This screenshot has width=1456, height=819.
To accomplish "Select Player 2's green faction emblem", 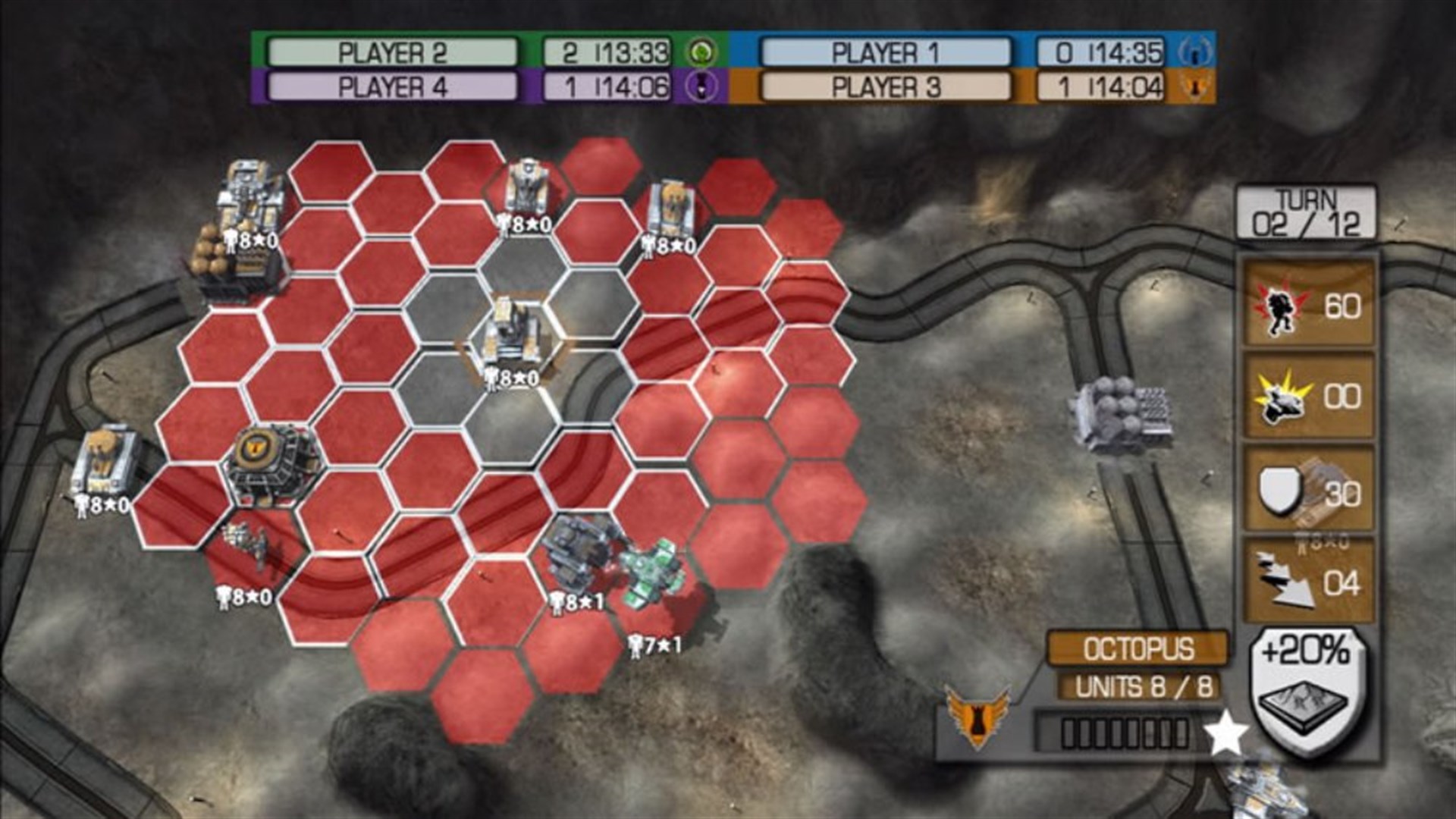I will click(702, 52).
